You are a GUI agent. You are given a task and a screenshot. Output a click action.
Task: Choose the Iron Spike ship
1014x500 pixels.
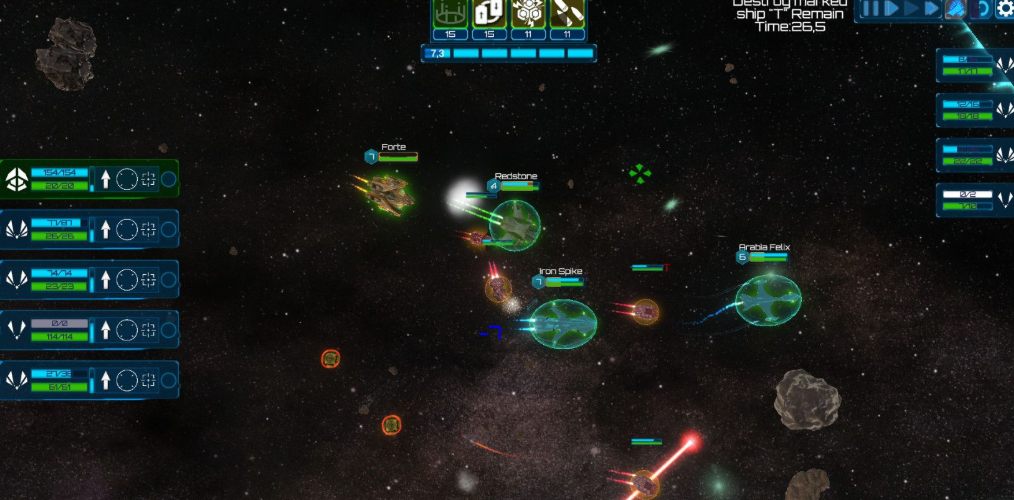tap(562, 323)
